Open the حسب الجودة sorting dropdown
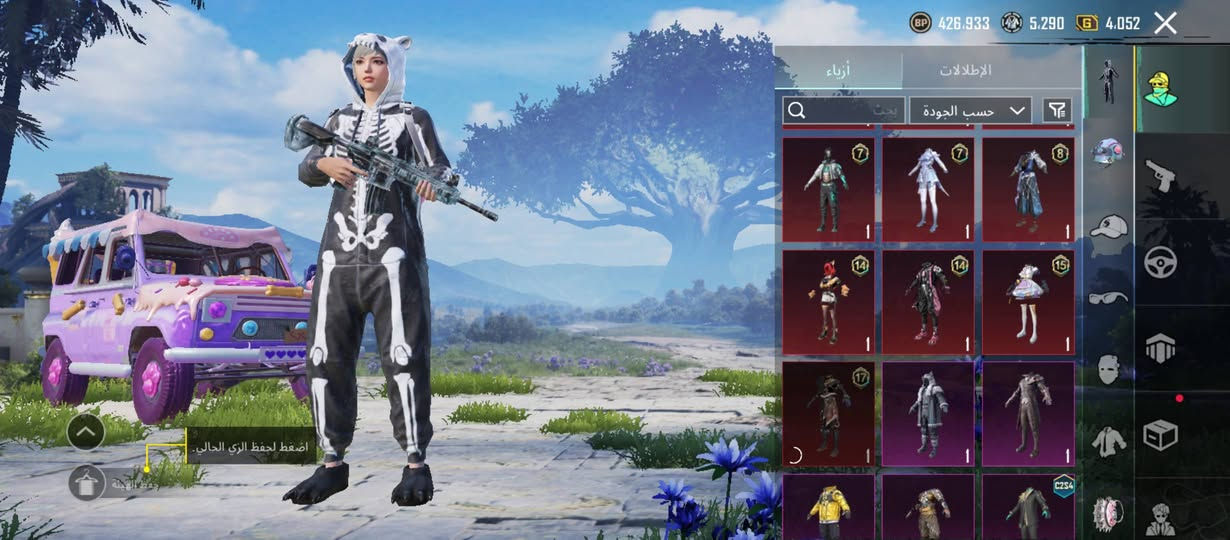The height and width of the screenshot is (540, 1230). [x=970, y=110]
